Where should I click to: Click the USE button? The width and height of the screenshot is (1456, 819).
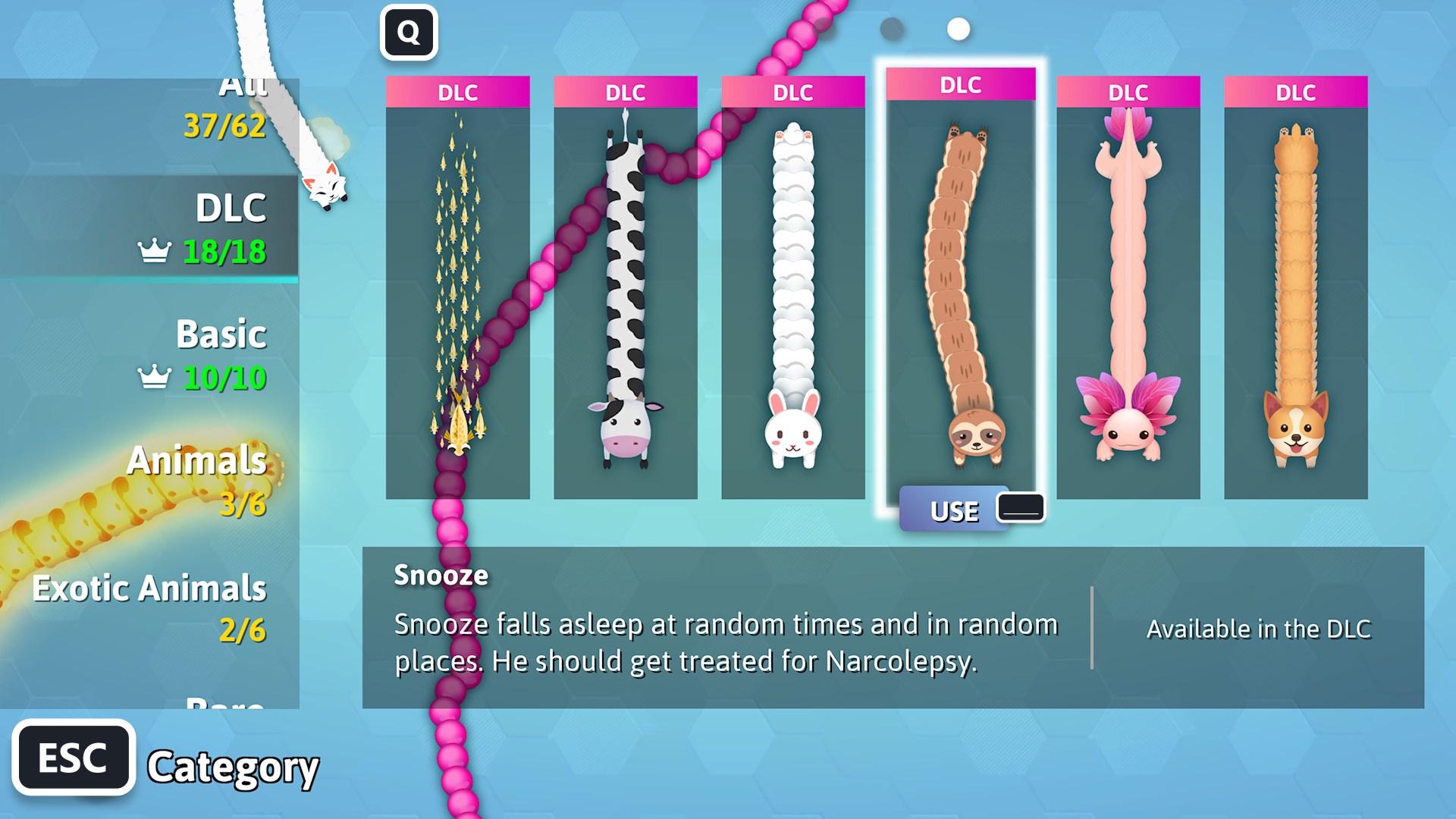click(x=954, y=510)
